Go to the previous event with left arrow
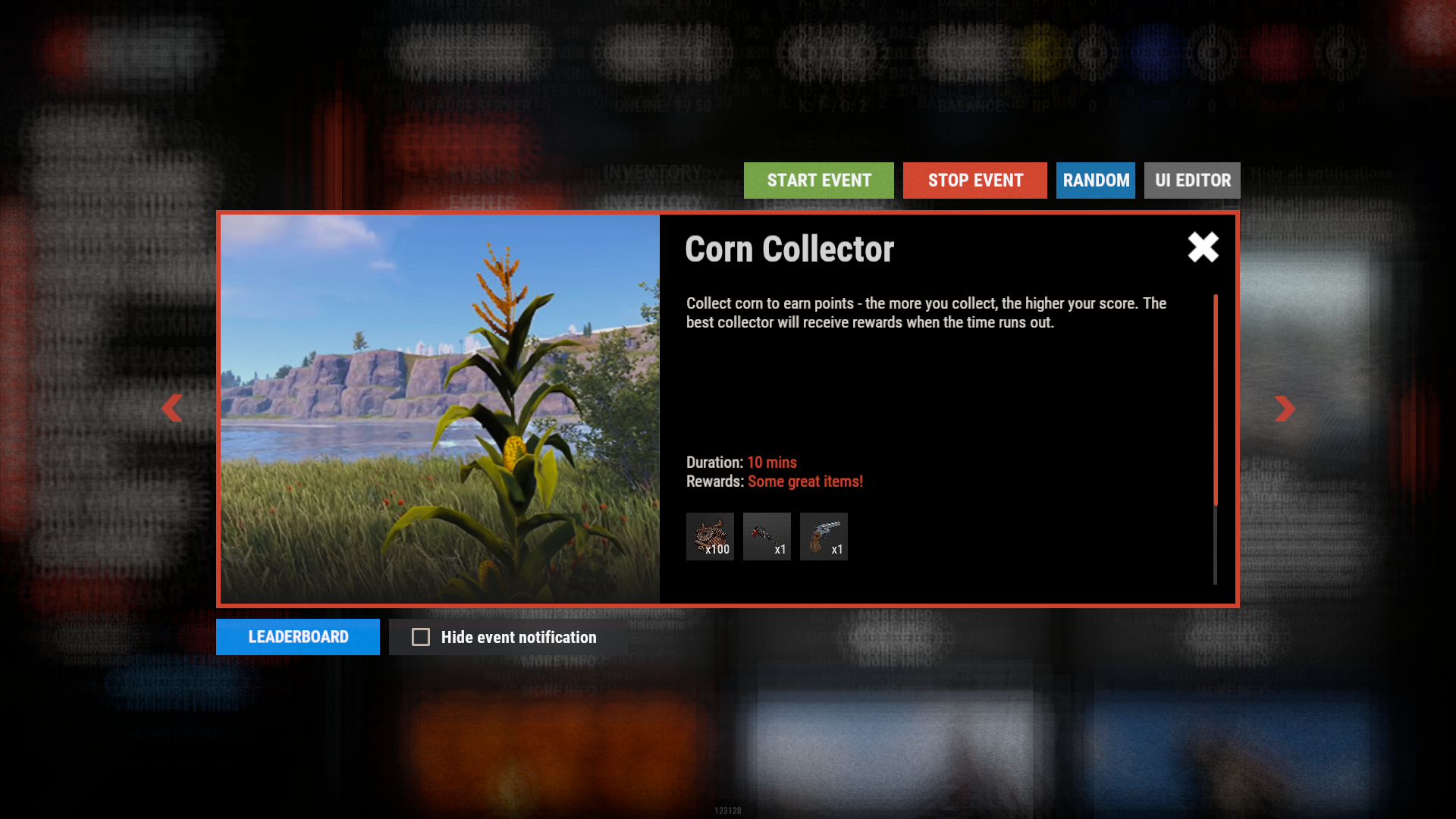 172,408
